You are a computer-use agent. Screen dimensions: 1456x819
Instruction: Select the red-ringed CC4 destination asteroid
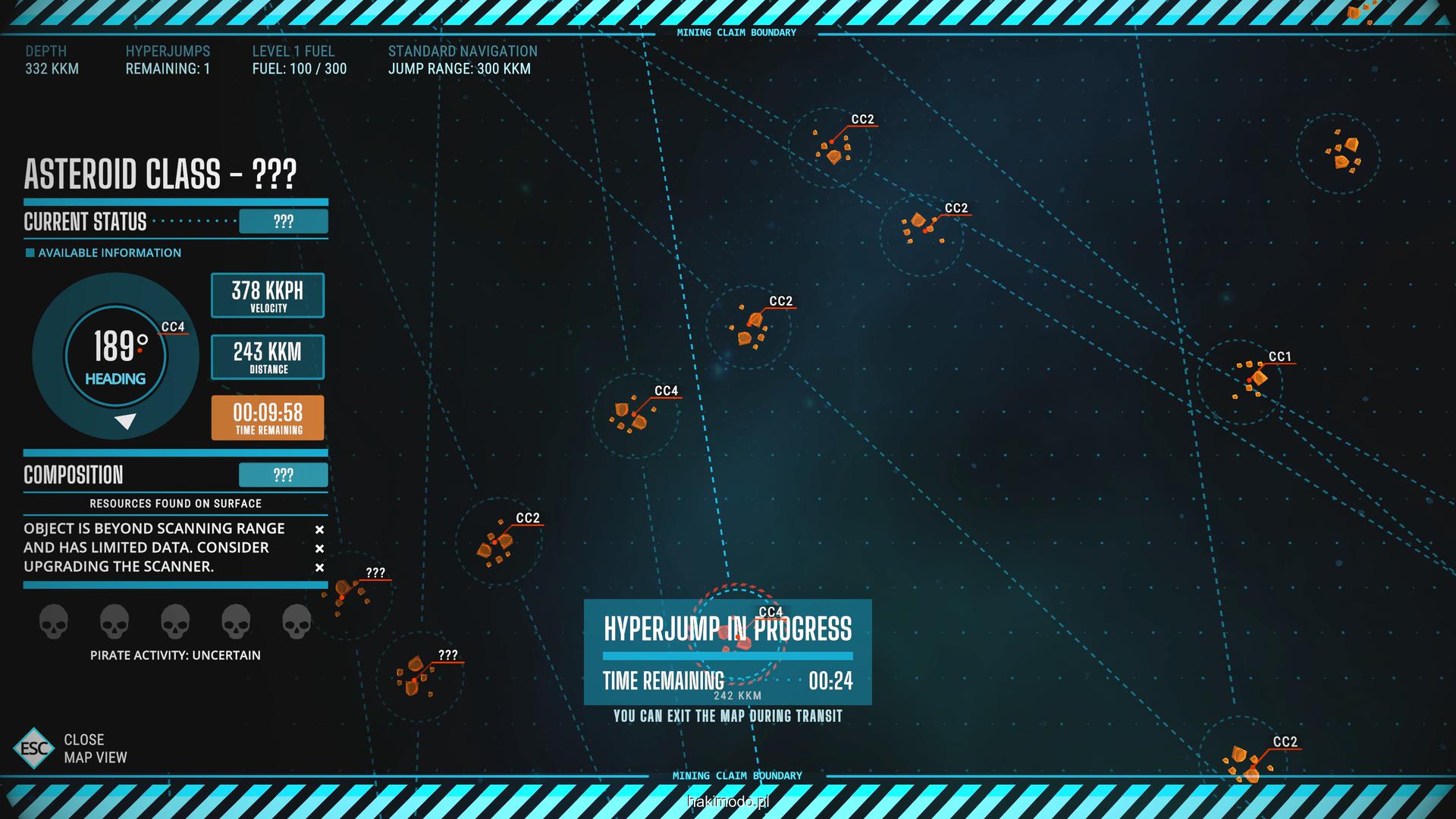(738, 635)
